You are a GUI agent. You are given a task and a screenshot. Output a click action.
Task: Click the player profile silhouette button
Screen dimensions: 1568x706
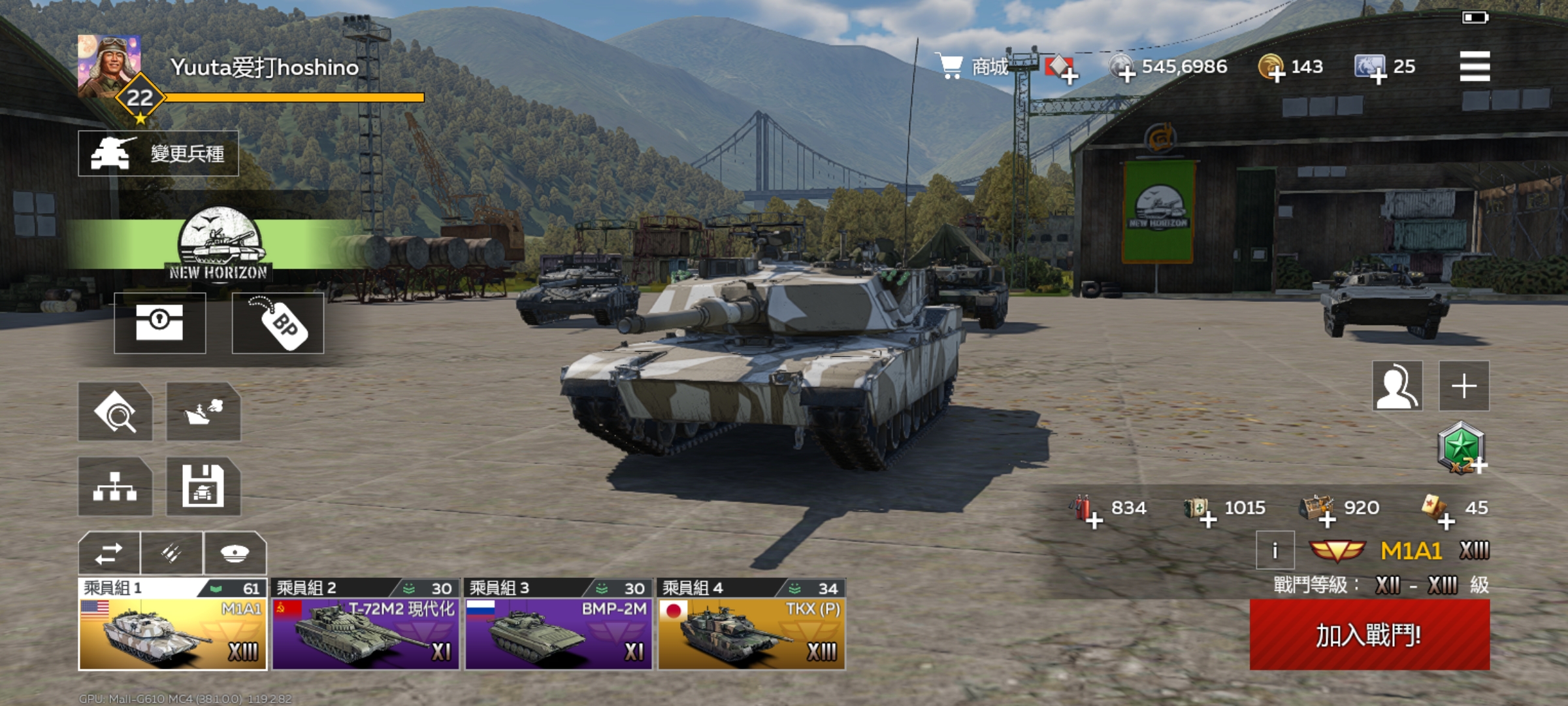tap(1397, 386)
